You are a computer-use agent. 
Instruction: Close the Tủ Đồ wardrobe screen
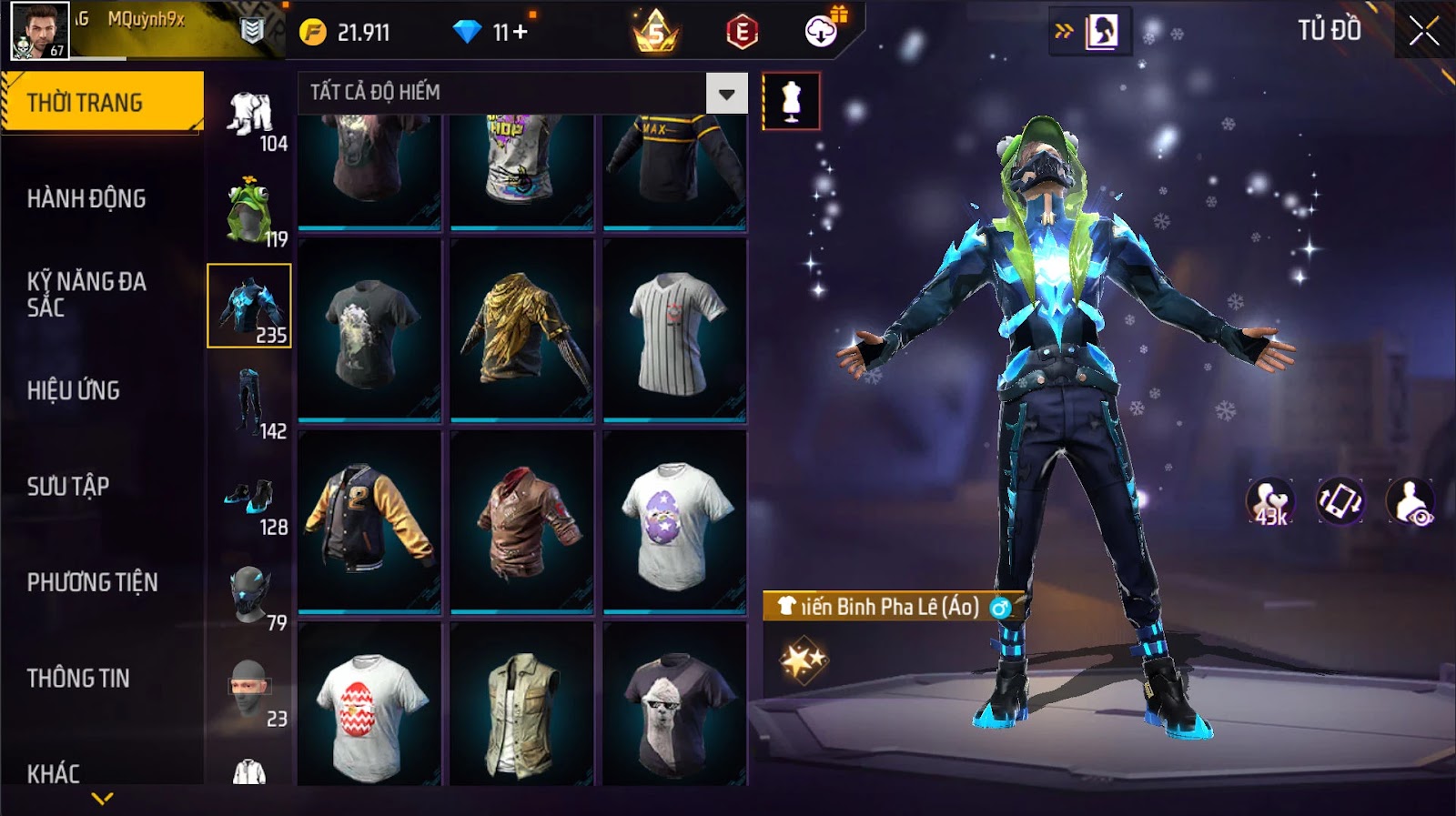(x=1423, y=32)
